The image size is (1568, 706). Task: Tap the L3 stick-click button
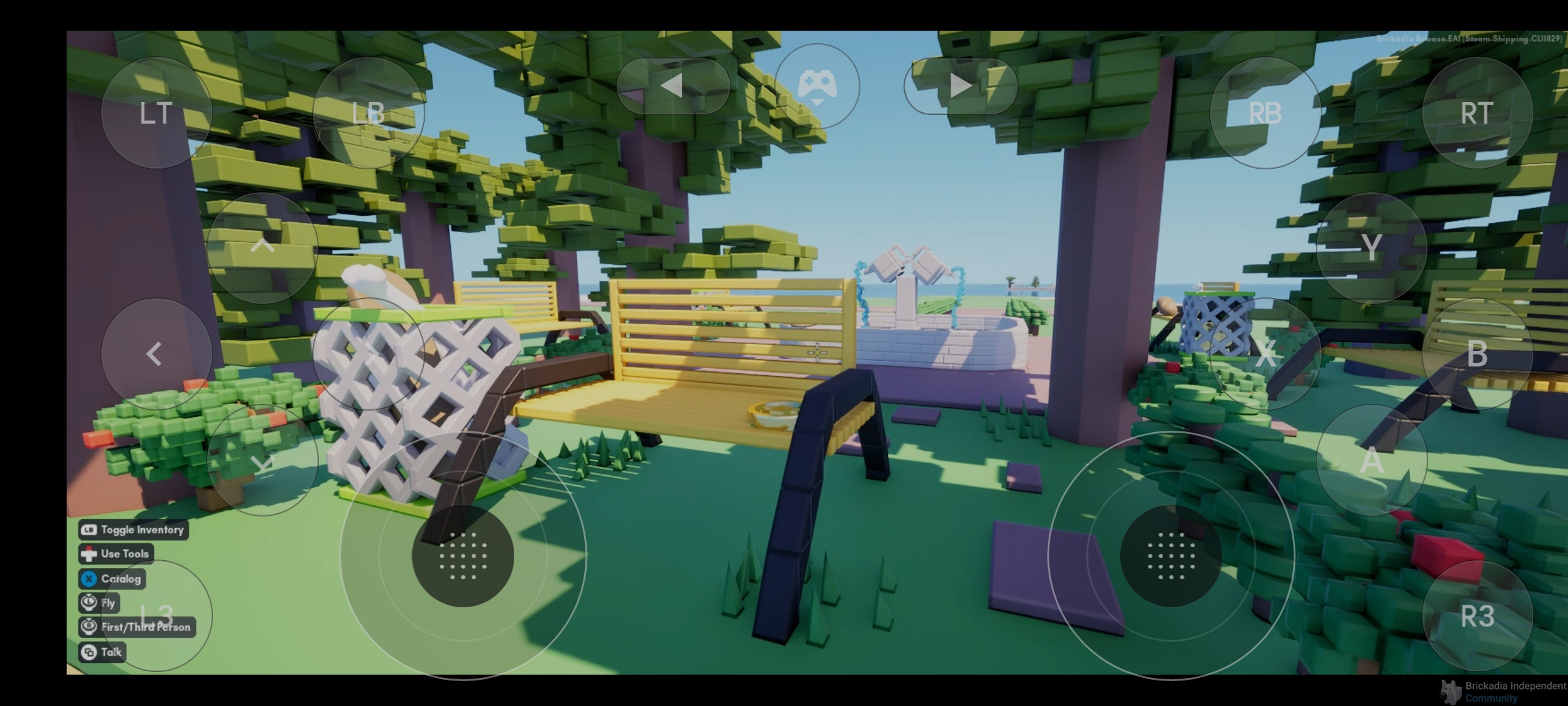click(156, 616)
